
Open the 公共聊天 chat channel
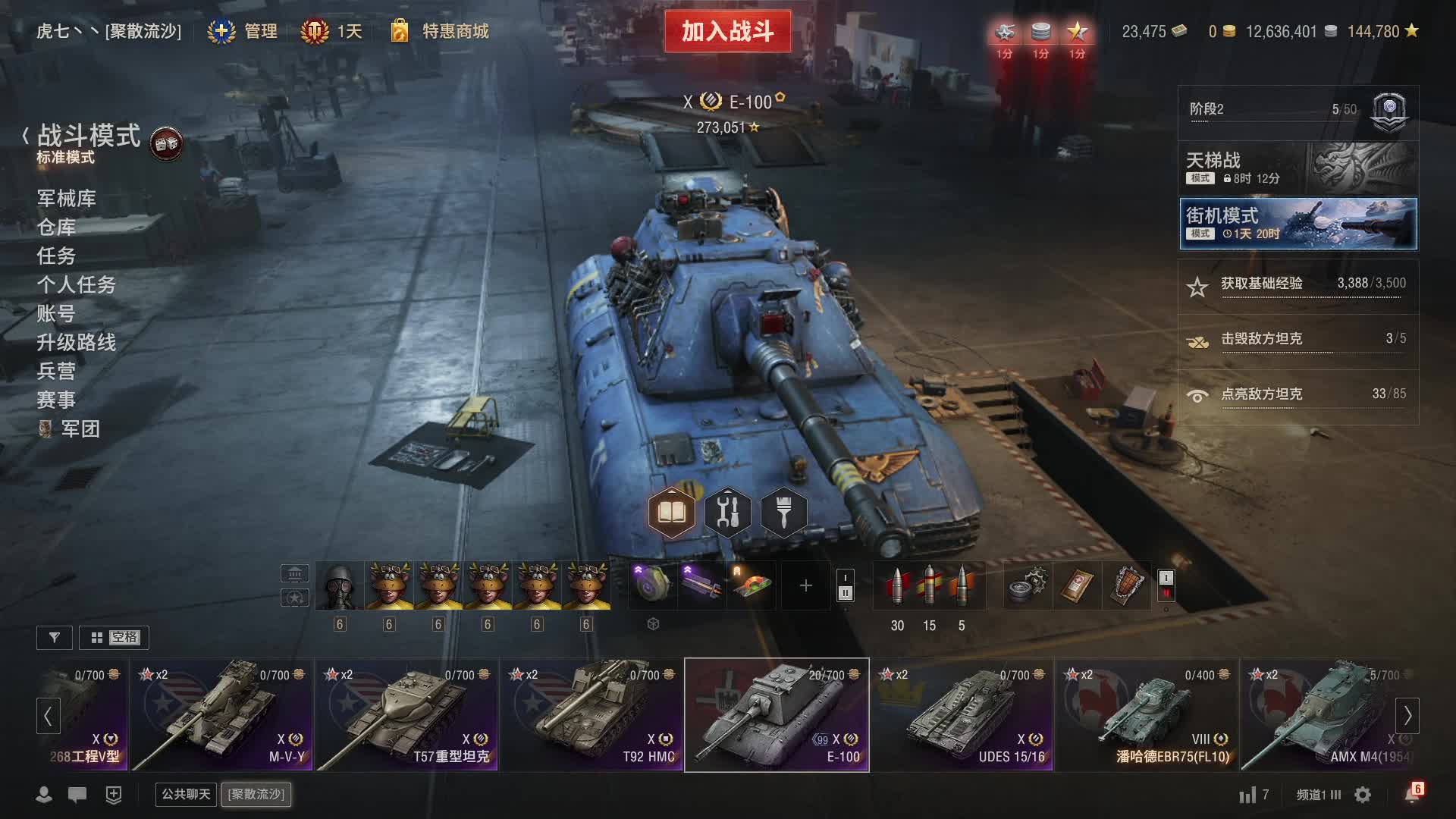186,794
